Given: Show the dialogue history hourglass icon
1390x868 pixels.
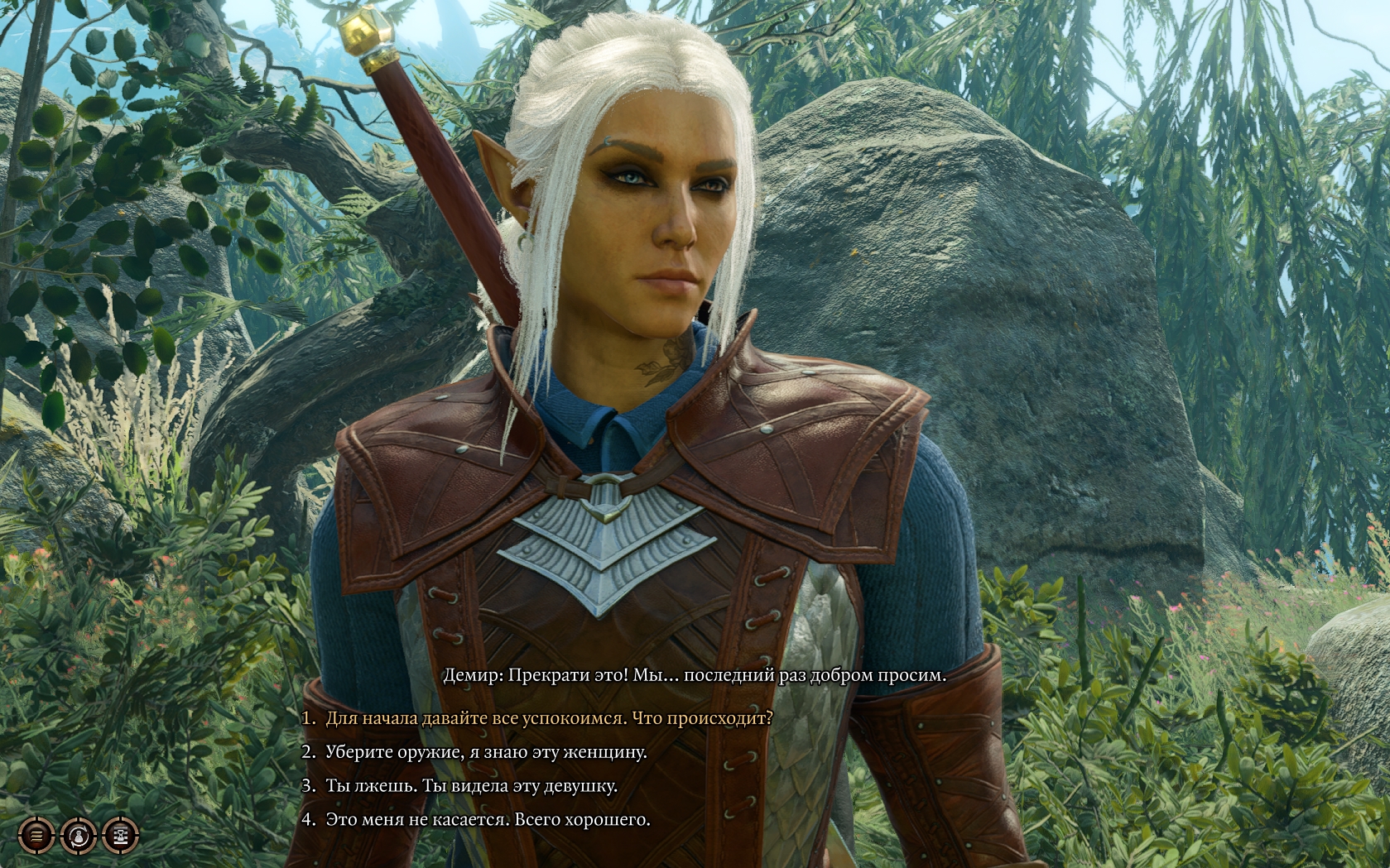Looking at the screenshot, I should [120, 836].
